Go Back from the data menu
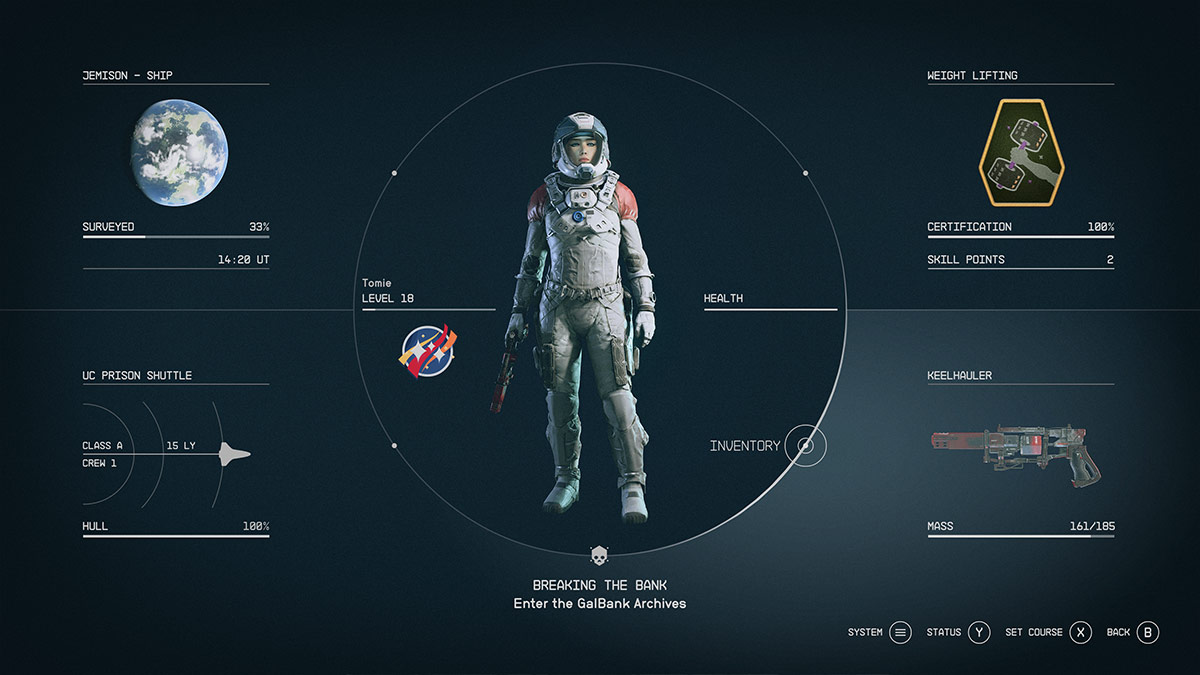The height and width of the screenshot is (675, 1200). click(x=1147, y=632)
